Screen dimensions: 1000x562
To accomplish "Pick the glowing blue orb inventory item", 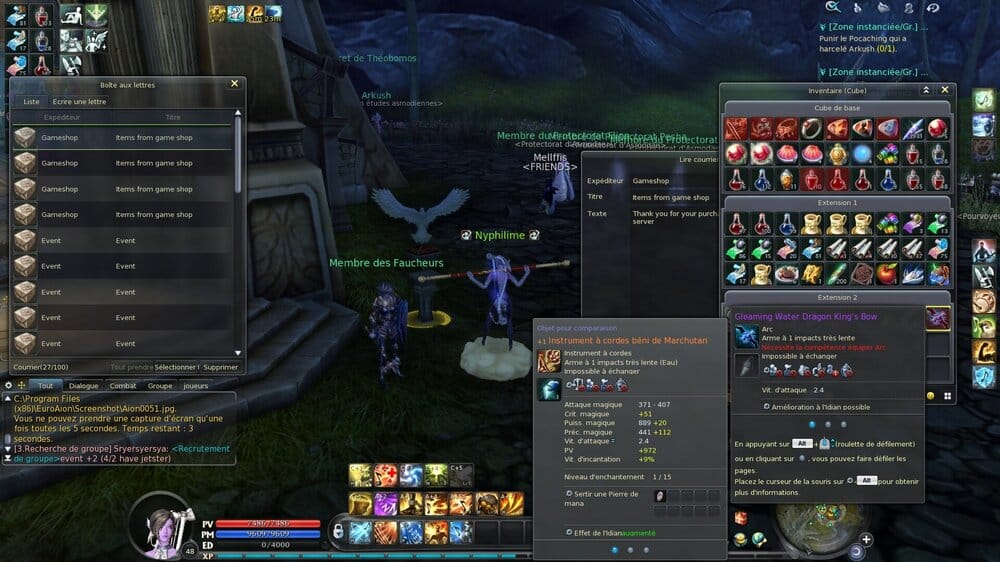I will tap(862, 154).
